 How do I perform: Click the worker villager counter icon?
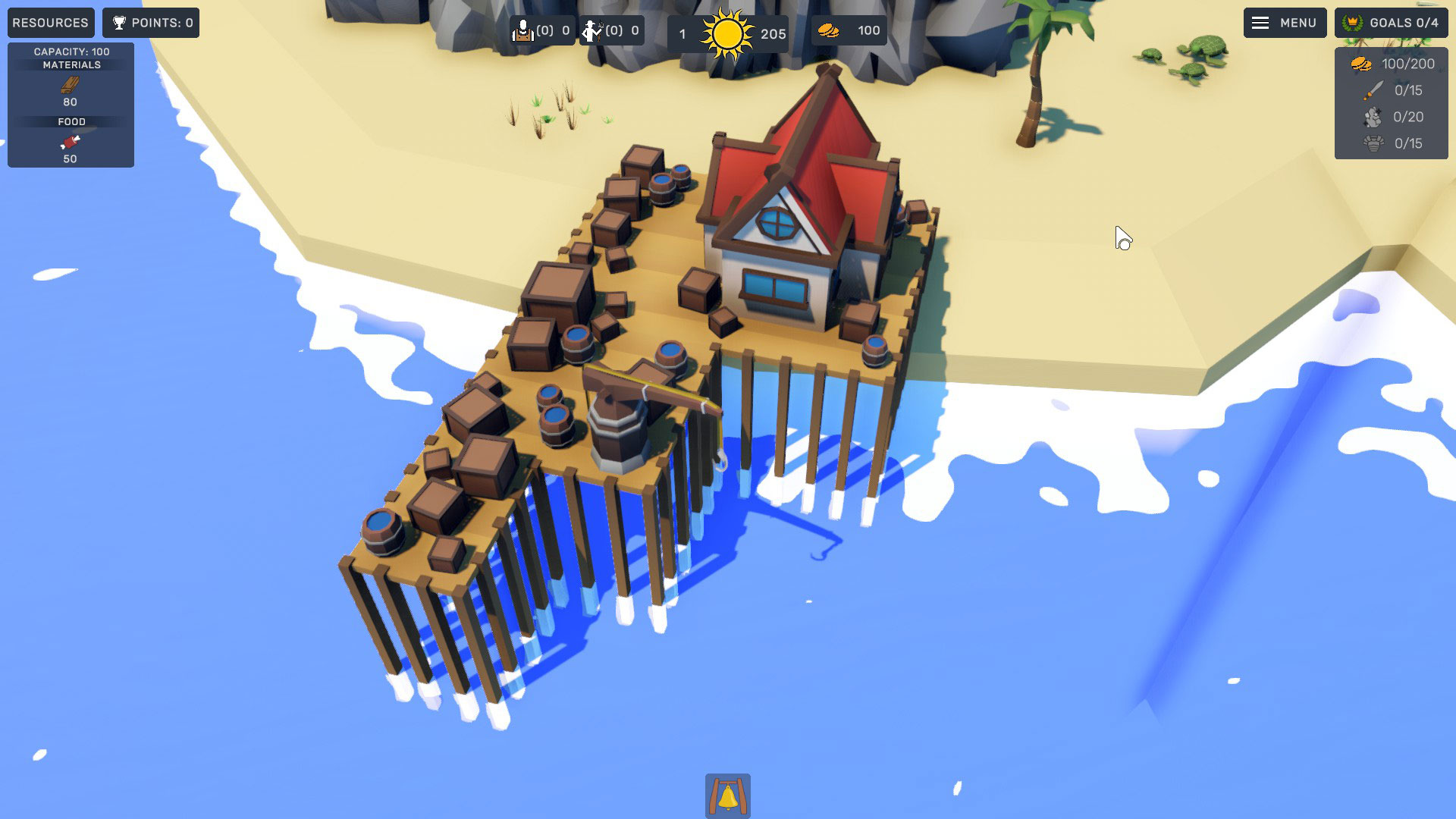point(526,30)
